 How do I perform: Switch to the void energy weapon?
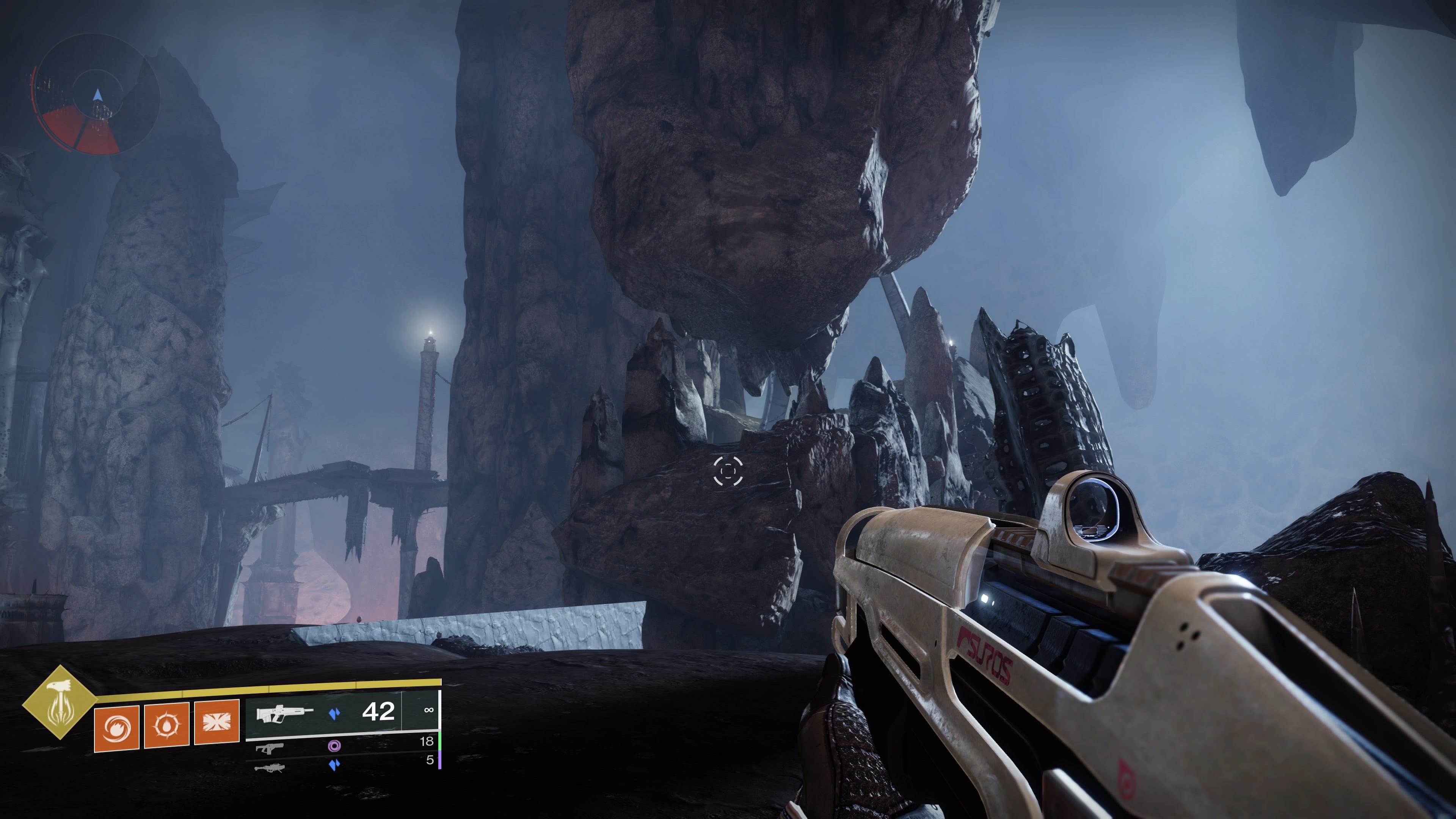pos(270,748)
